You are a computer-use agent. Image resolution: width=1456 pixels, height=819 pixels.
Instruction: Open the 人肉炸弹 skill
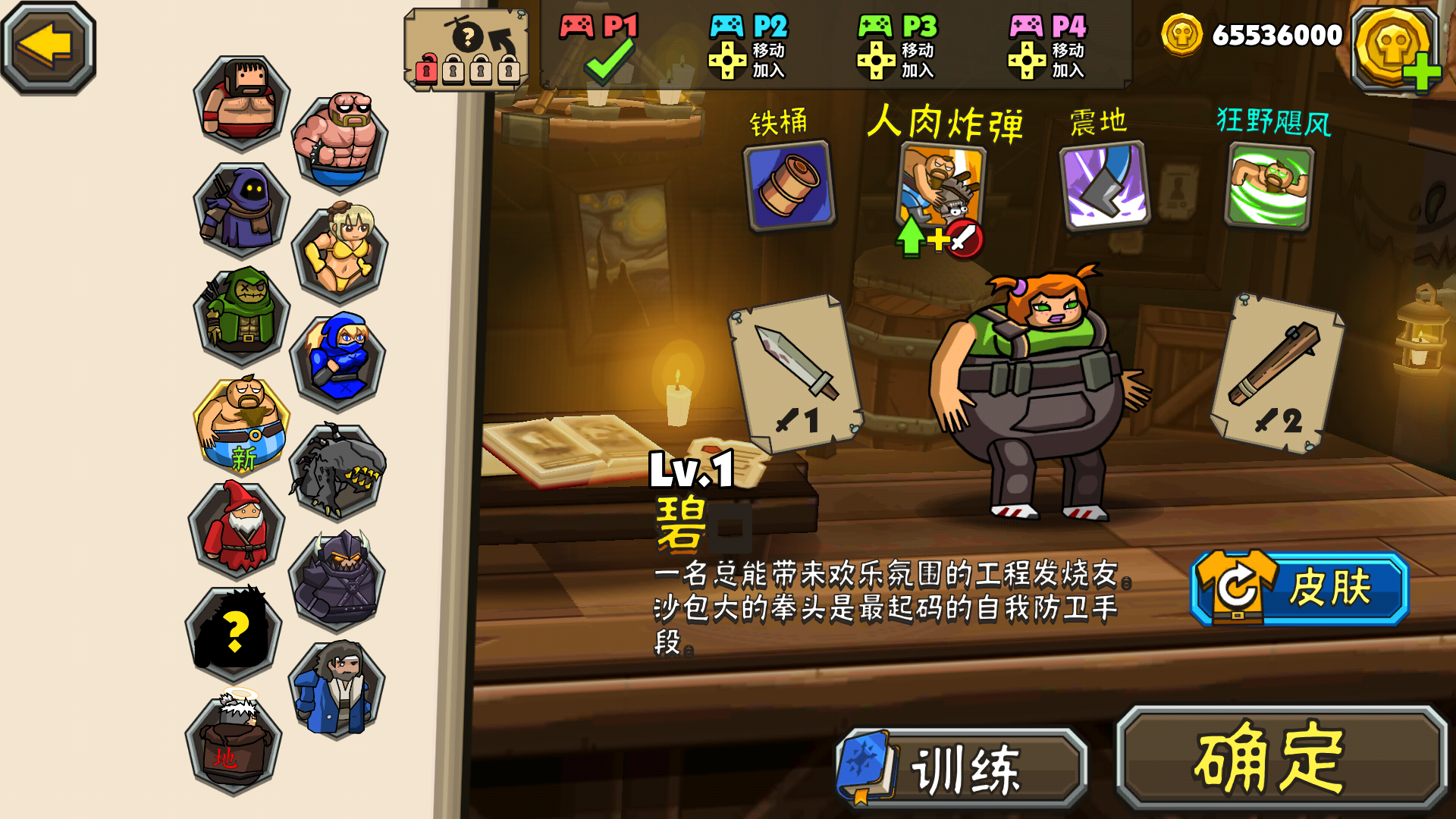(x=944, y=186)
